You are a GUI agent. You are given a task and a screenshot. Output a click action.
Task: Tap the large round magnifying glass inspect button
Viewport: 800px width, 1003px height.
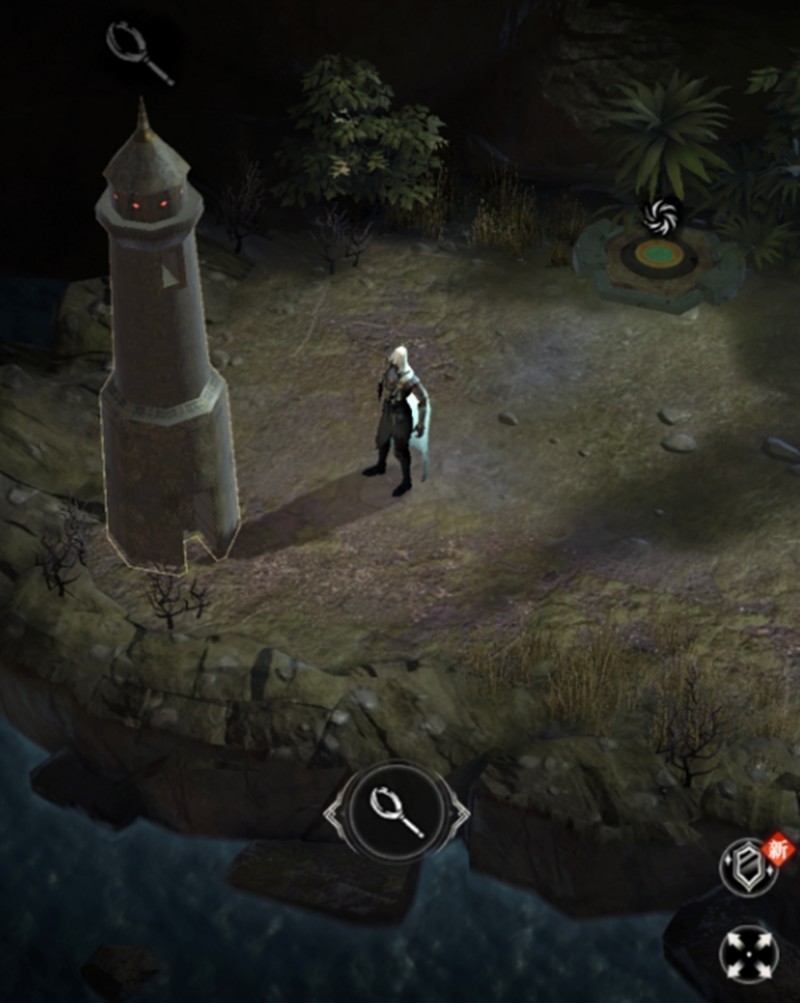point(396,810)
